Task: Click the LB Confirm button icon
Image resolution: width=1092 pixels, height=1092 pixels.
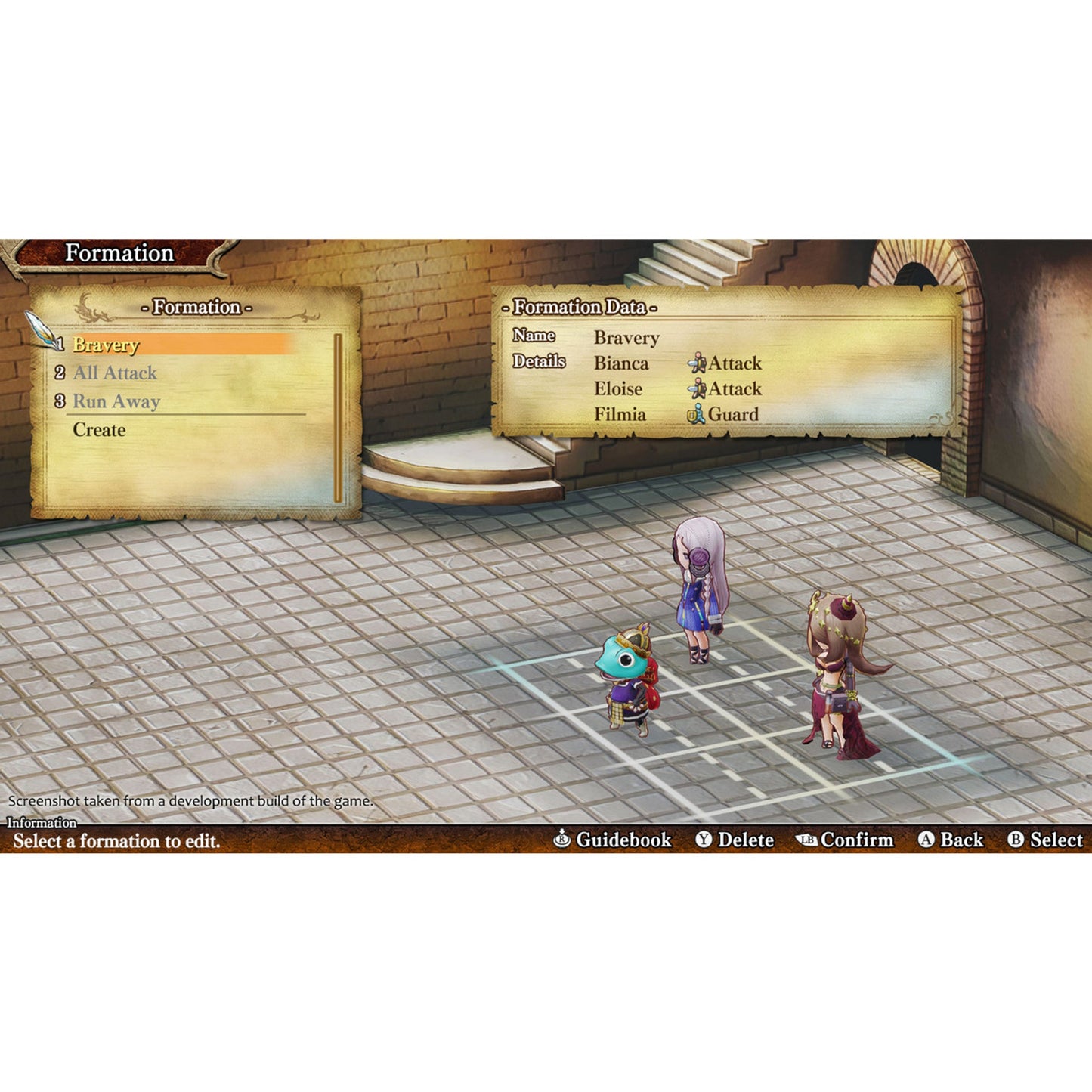Action: (808, 840)
